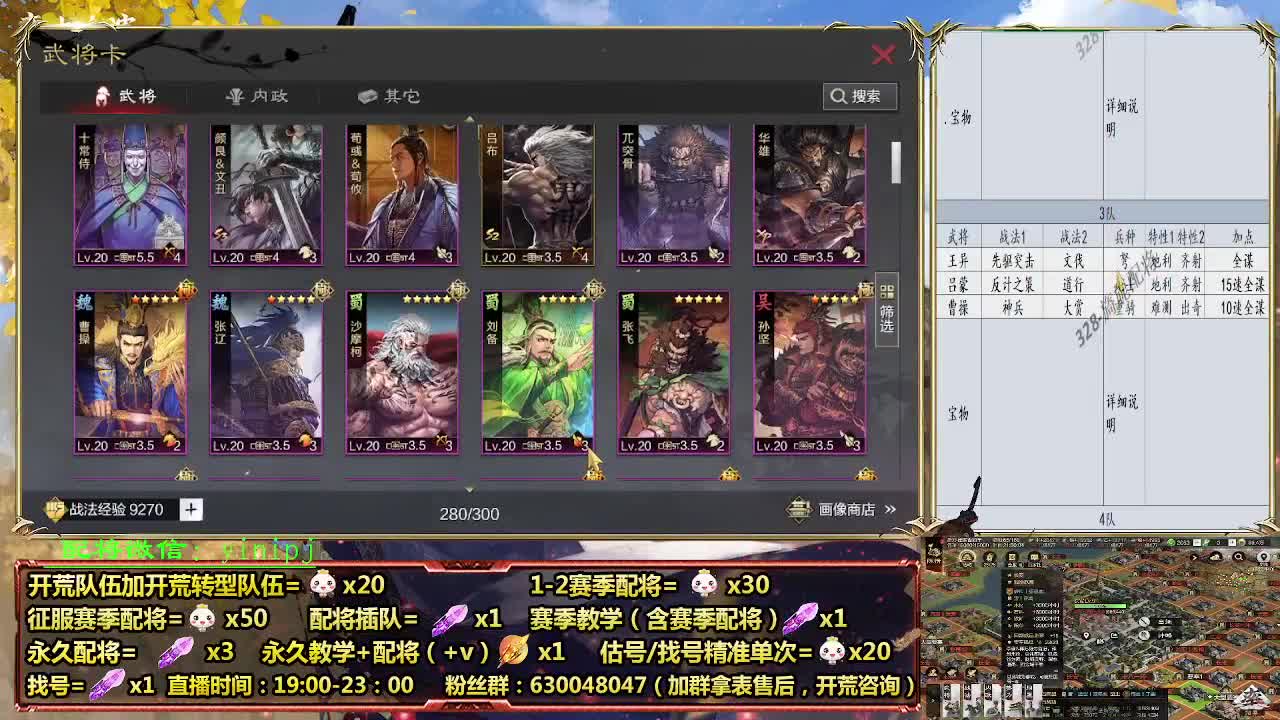Select the 吕布 general card
The height and width of the screenshot is (720, 1280).
pos(535,195)
